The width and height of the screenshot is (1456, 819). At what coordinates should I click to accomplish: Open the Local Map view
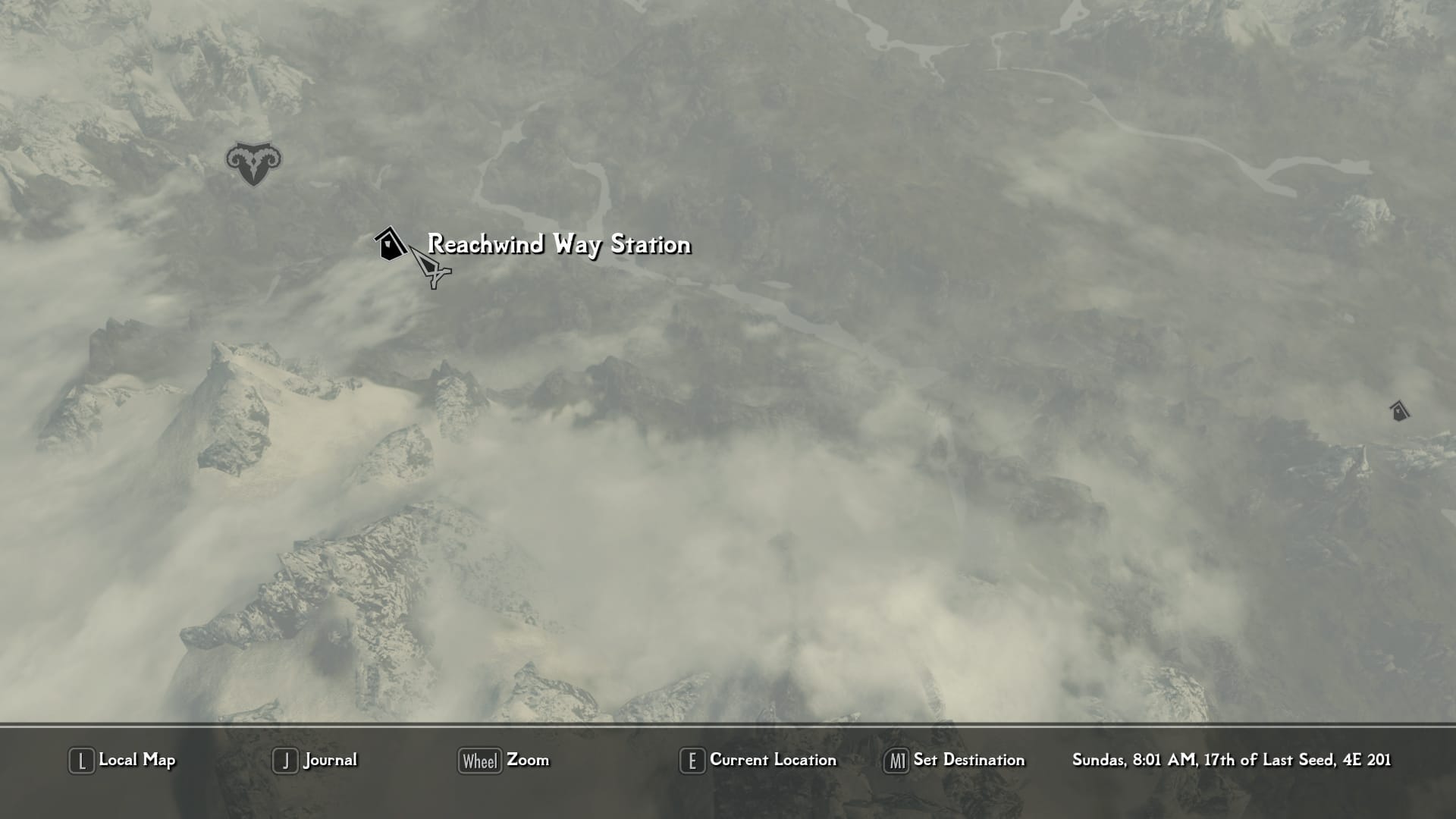123,760
